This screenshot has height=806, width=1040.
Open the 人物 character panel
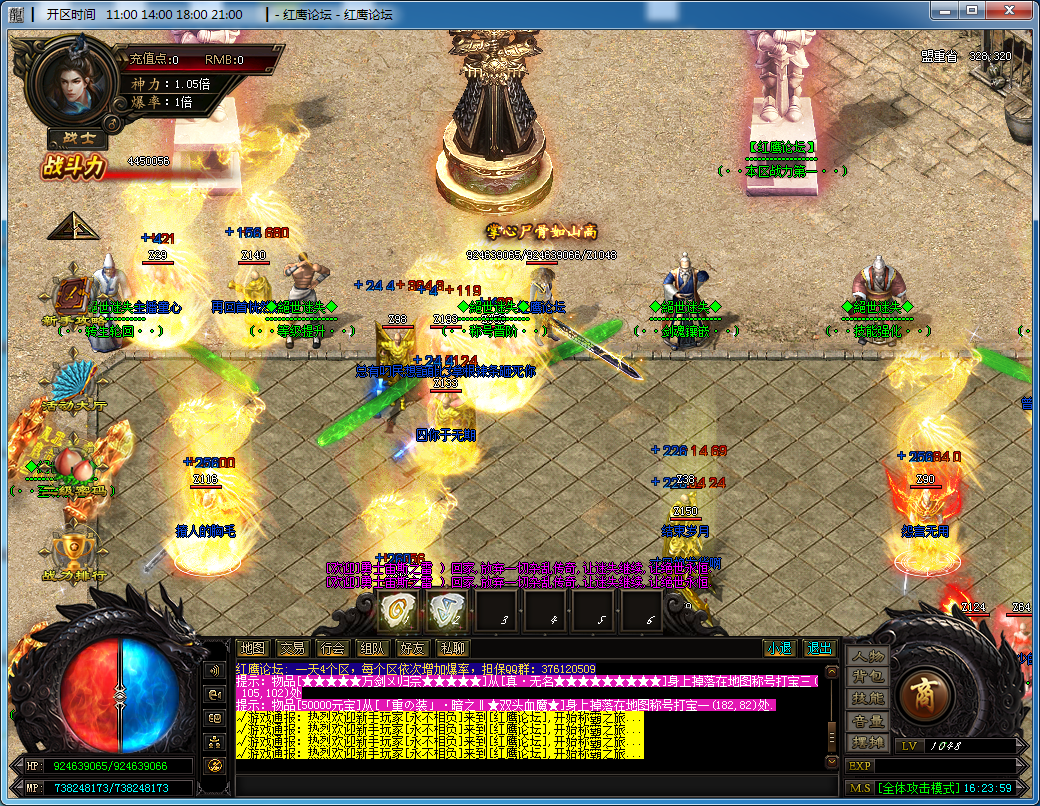click(x=867, y=657)
